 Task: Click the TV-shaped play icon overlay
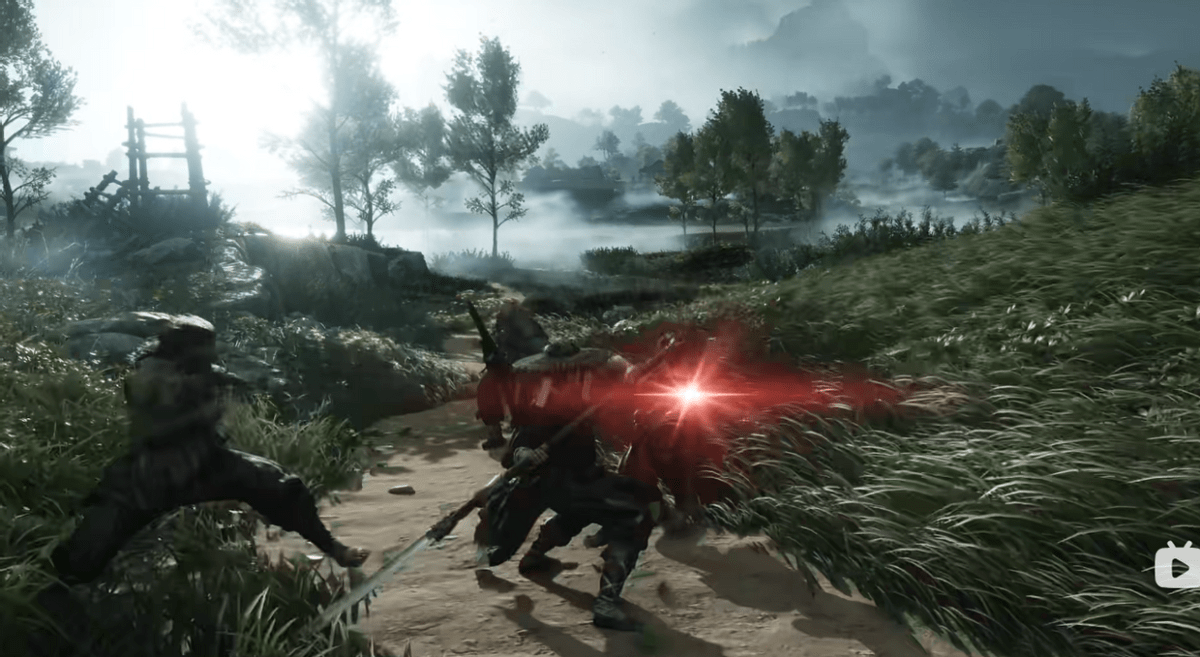[x=1177, y=566]
